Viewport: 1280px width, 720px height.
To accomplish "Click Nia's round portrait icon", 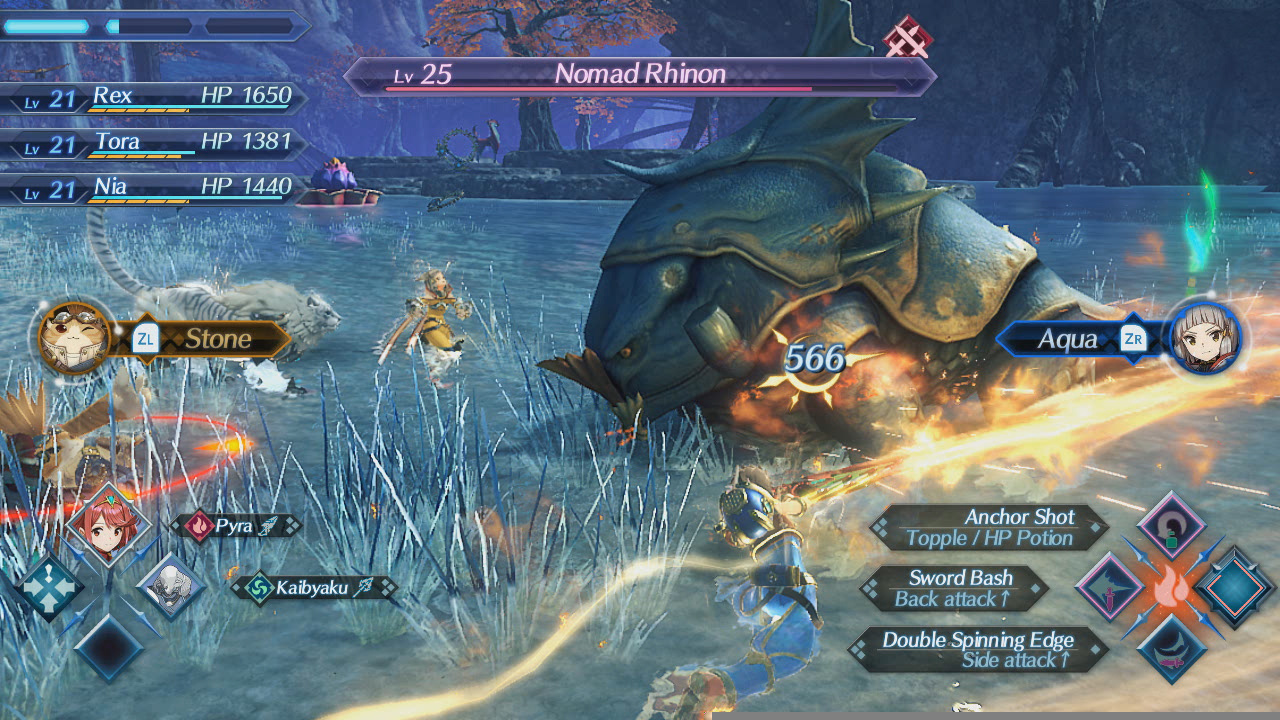I will 1205,338.
